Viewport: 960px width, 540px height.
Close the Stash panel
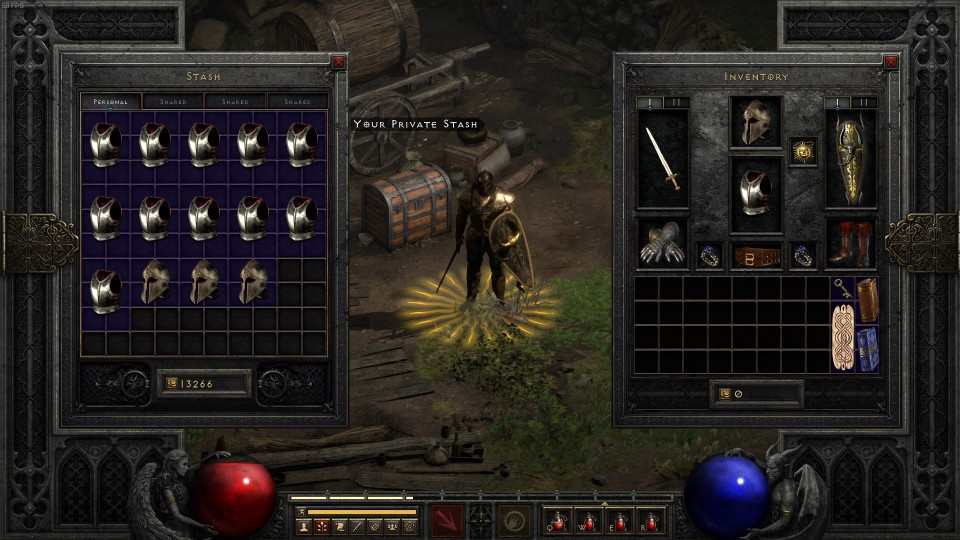(338, 62)
